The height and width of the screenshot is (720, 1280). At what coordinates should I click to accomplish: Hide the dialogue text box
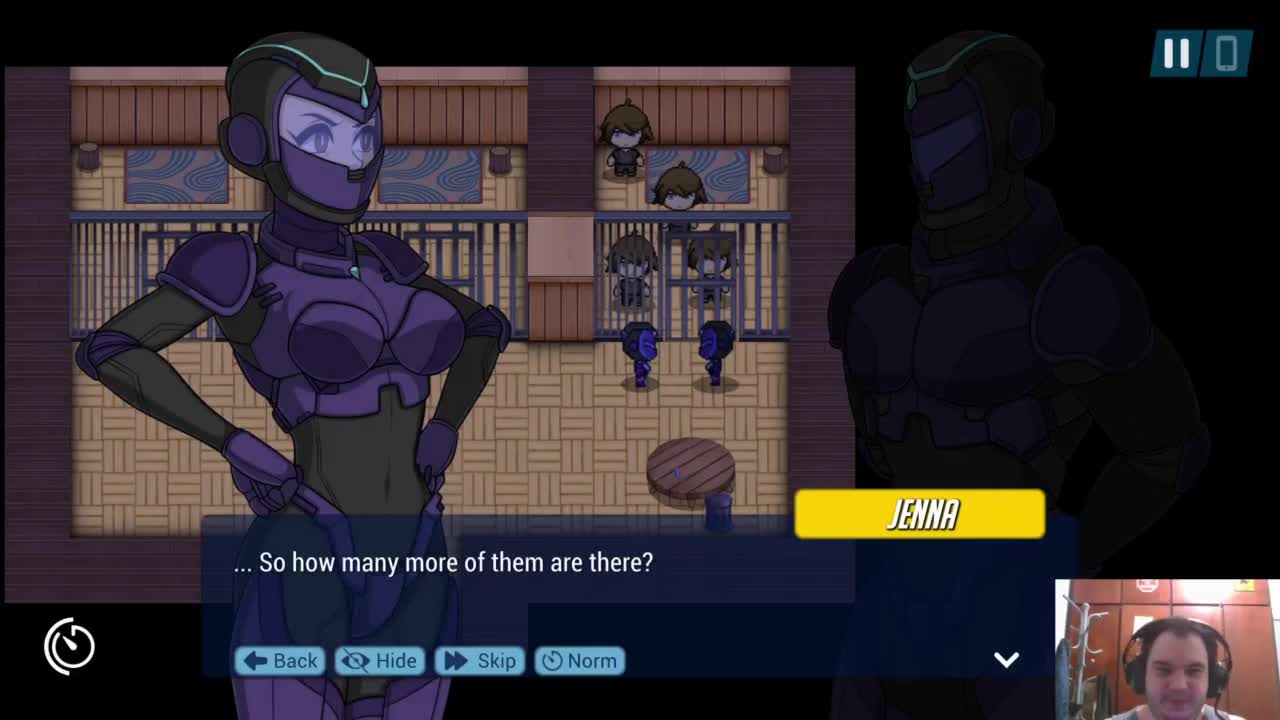click(x=379, y=661)
